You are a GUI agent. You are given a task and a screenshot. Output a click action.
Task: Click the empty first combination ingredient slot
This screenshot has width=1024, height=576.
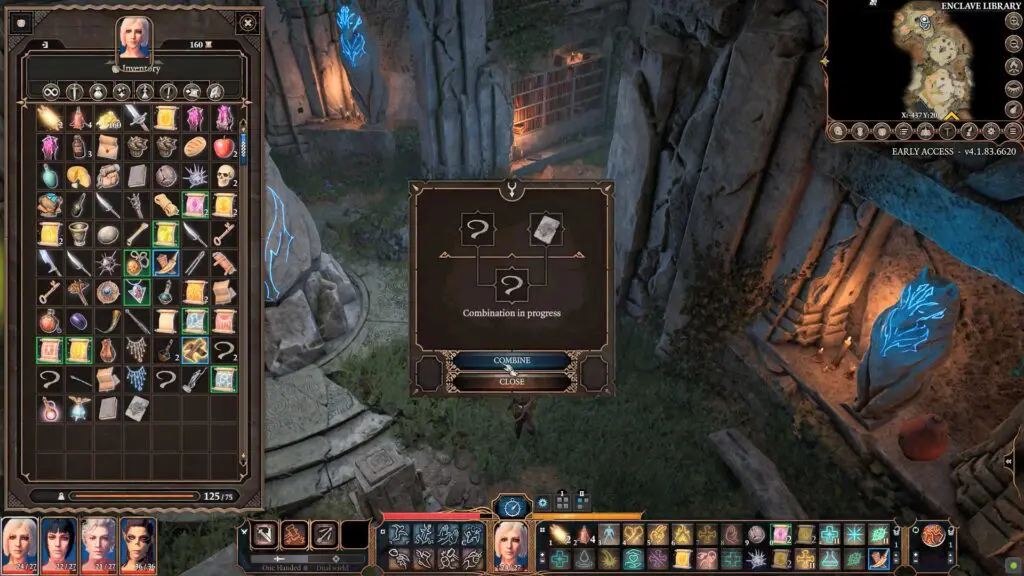[x=477, y=229]
